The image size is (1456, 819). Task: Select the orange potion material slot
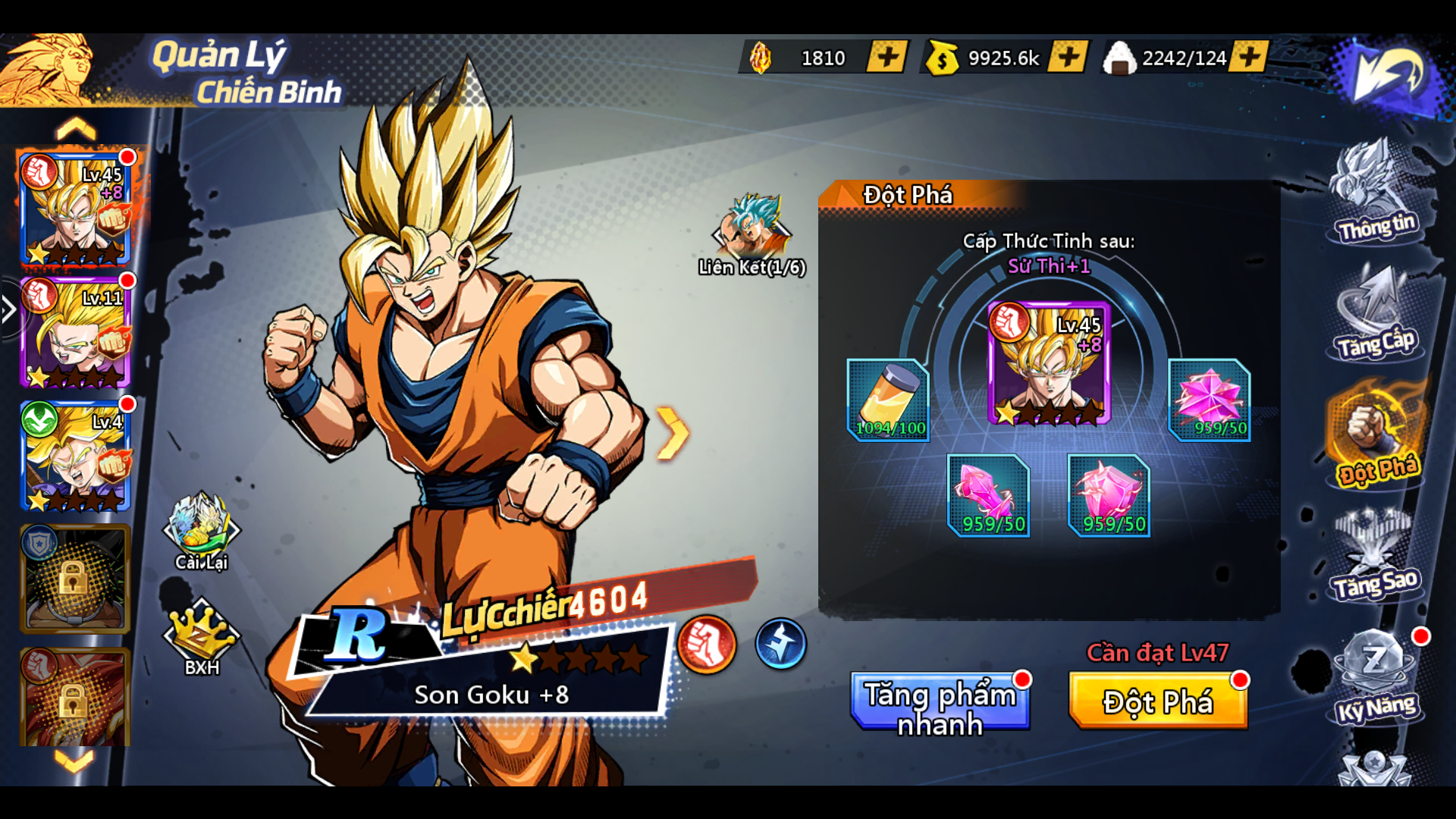(x=888, y=400)
